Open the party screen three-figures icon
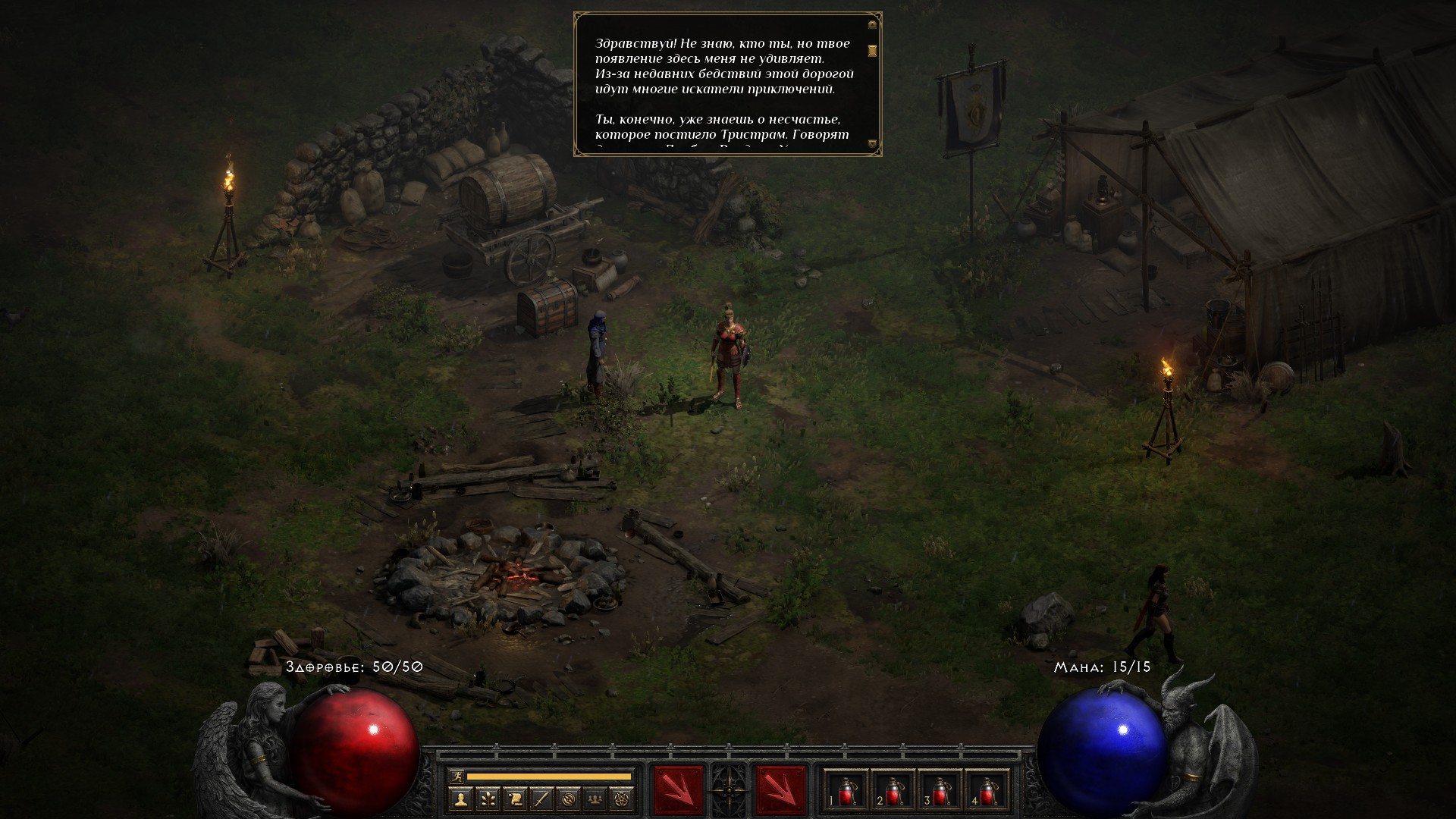 [596, 799]
